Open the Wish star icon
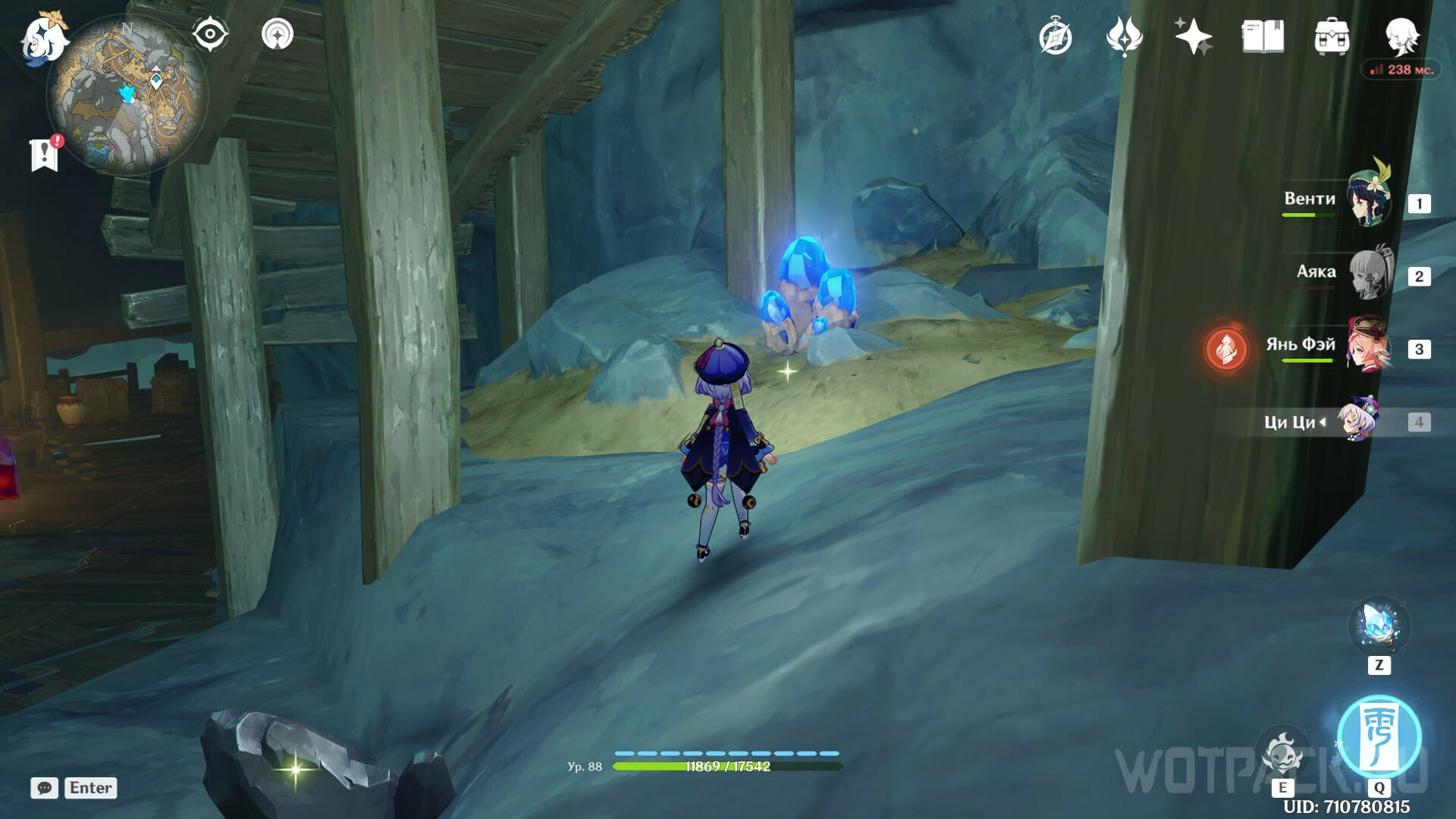The image size is (1456, 819). coord(1193,37)
